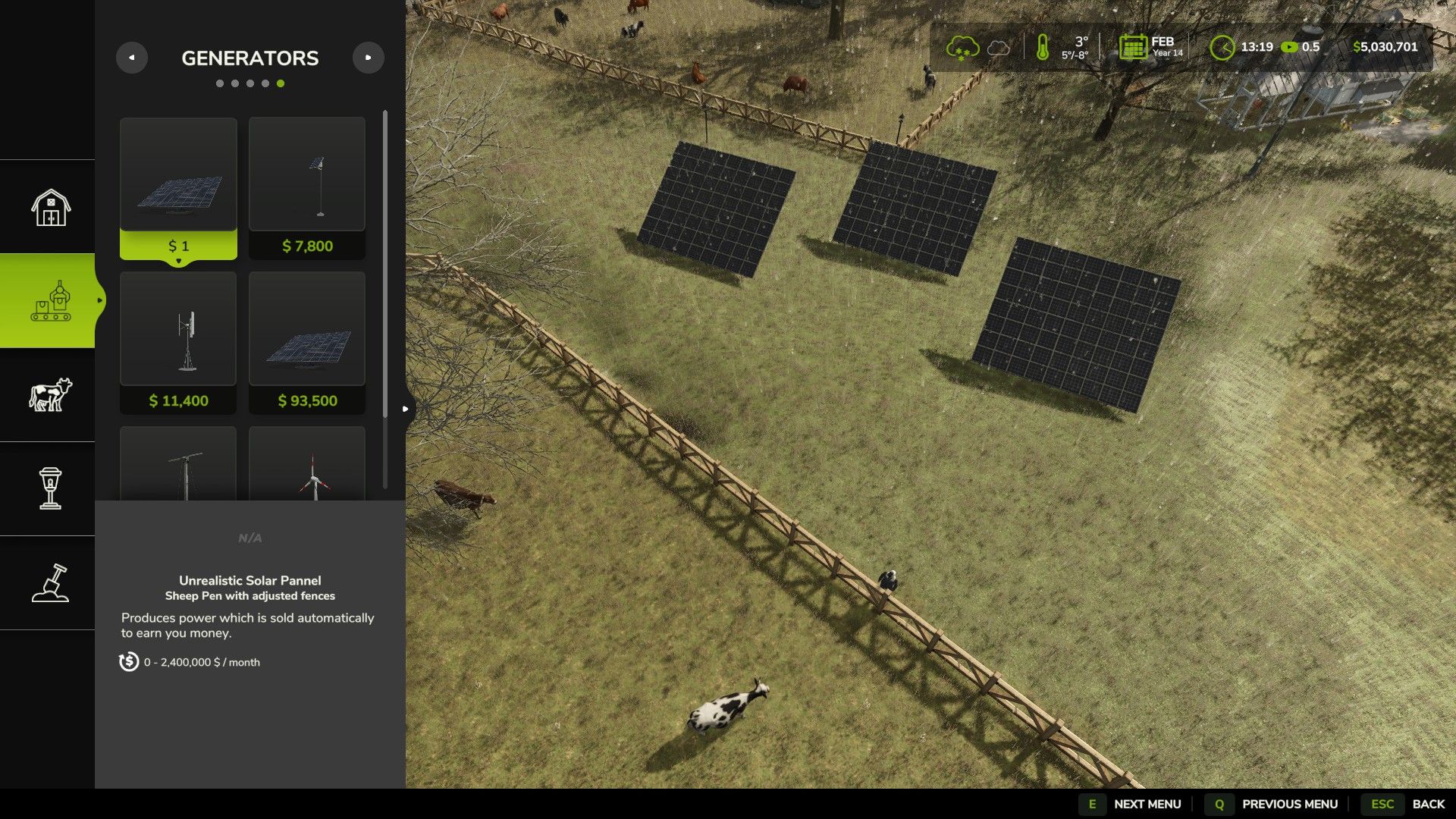Select the $1 Unrealistic Solar Panel tile
Image resolution: width=1456 pixels, height=819 pixels.
click(178, 188)
